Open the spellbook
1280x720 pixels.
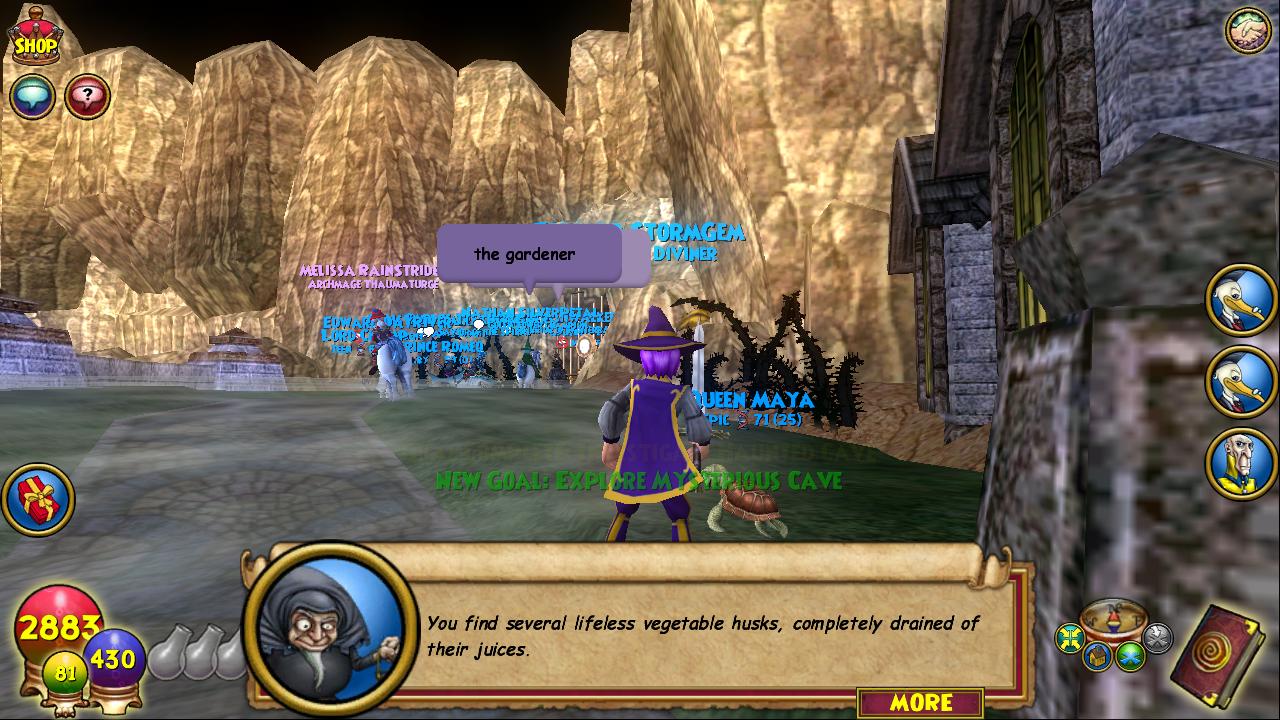(1217, 655)
